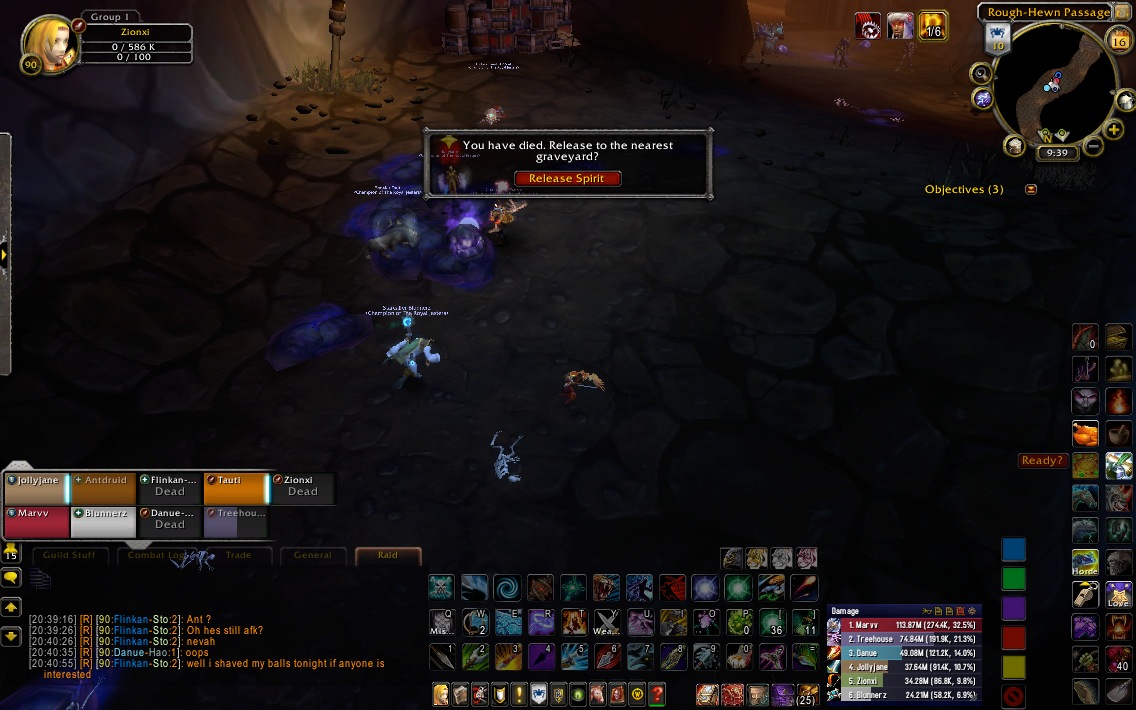This screenshot has width=1136, height=710.
Task: Select Marvv's row in the damage meter
Action: [x=904, y=625]
